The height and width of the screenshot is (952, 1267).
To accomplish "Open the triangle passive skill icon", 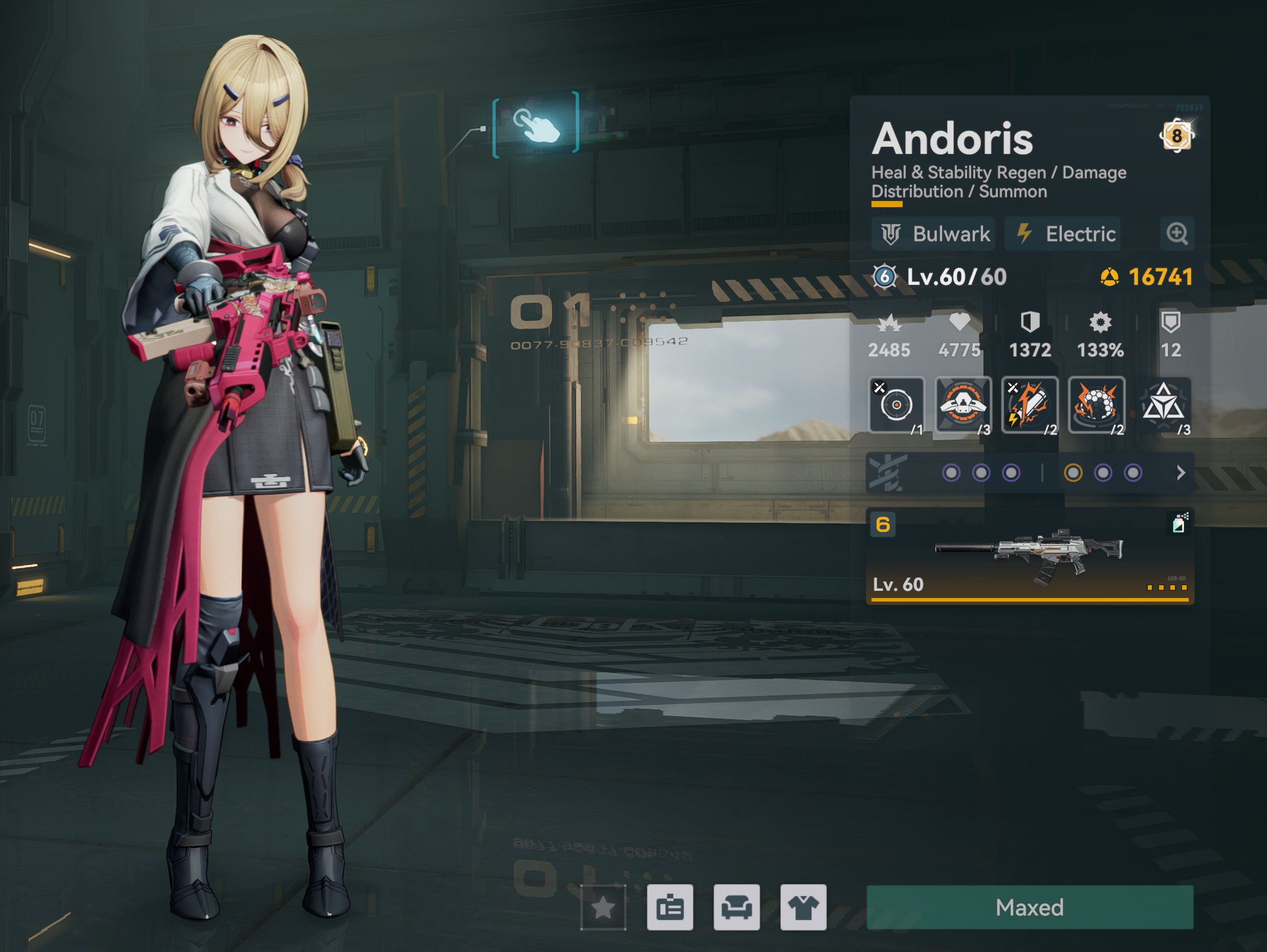I will (x=1163, y=405).
